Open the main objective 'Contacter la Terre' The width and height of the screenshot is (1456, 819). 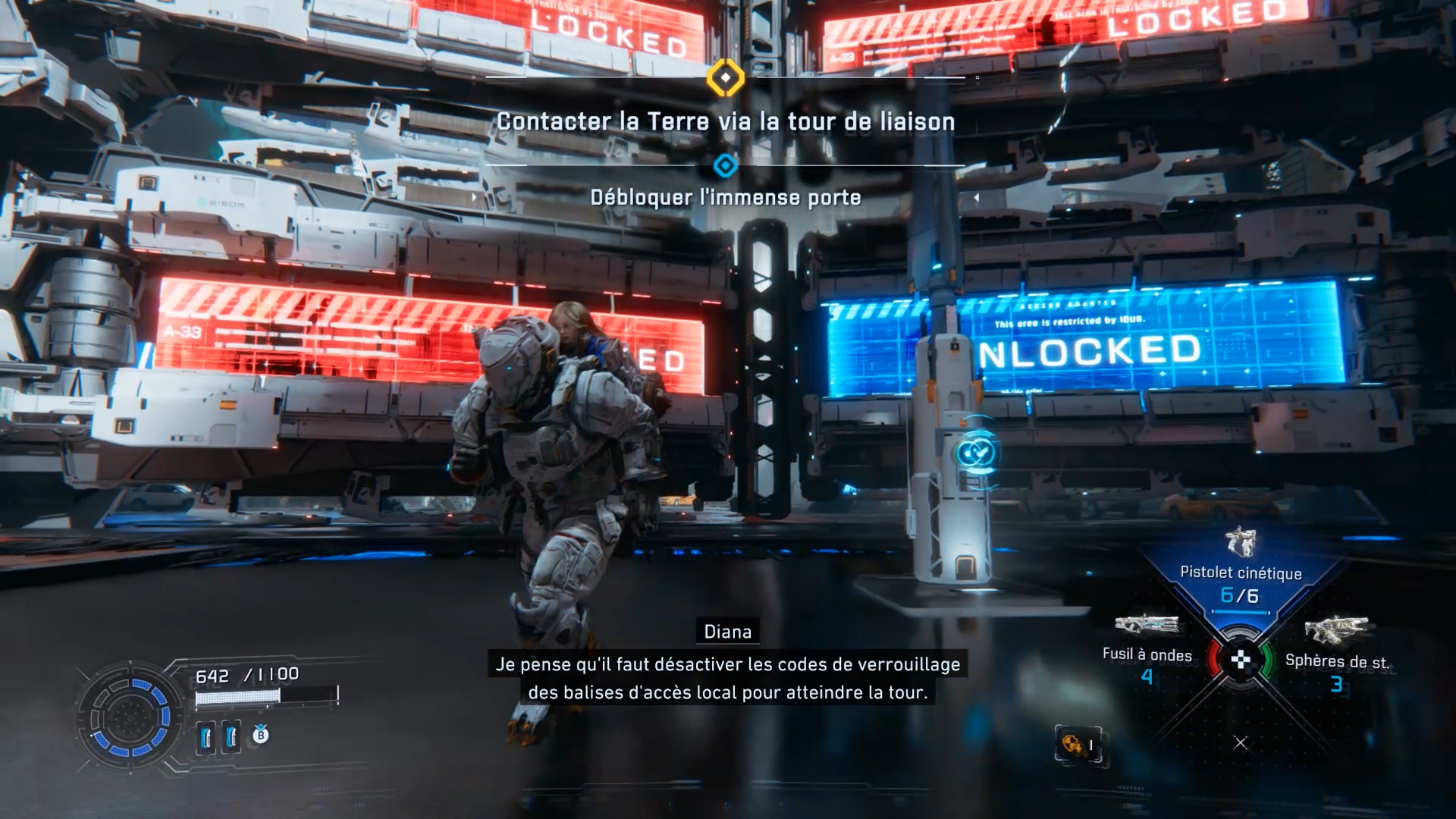click(x=726, y=121)
